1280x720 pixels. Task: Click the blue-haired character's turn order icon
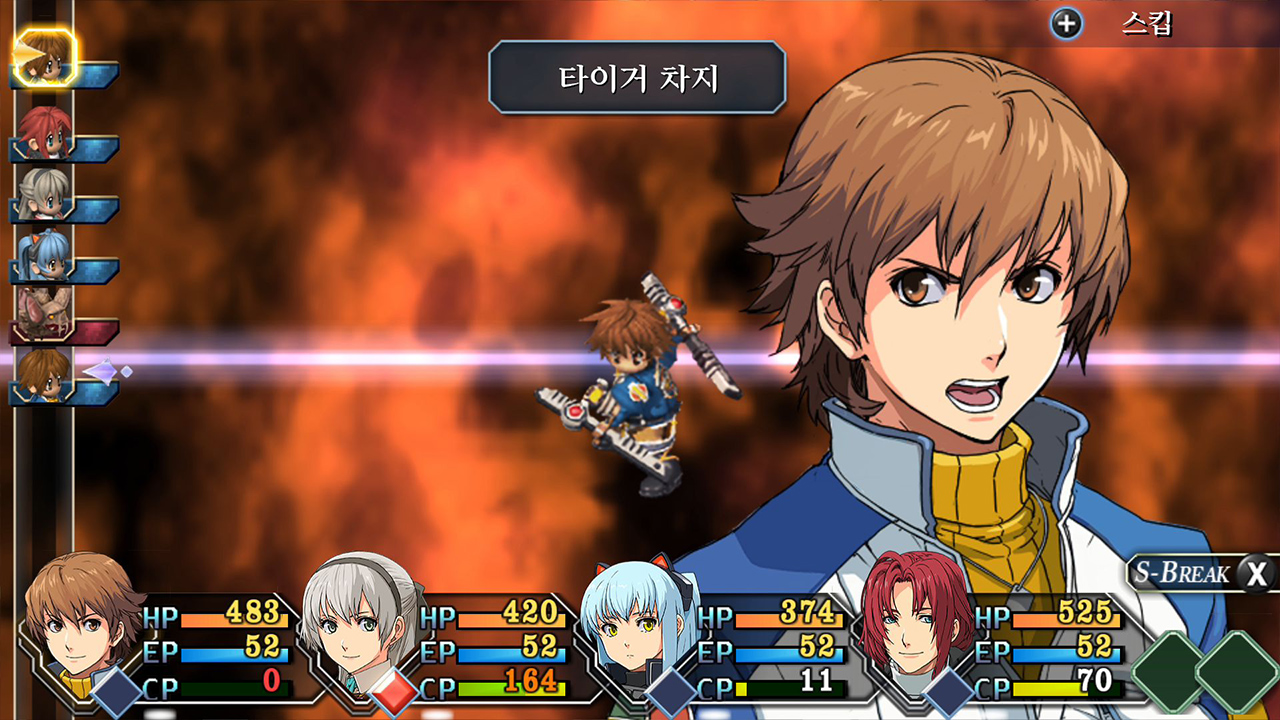pyautogui.click(x=45, y=255)
